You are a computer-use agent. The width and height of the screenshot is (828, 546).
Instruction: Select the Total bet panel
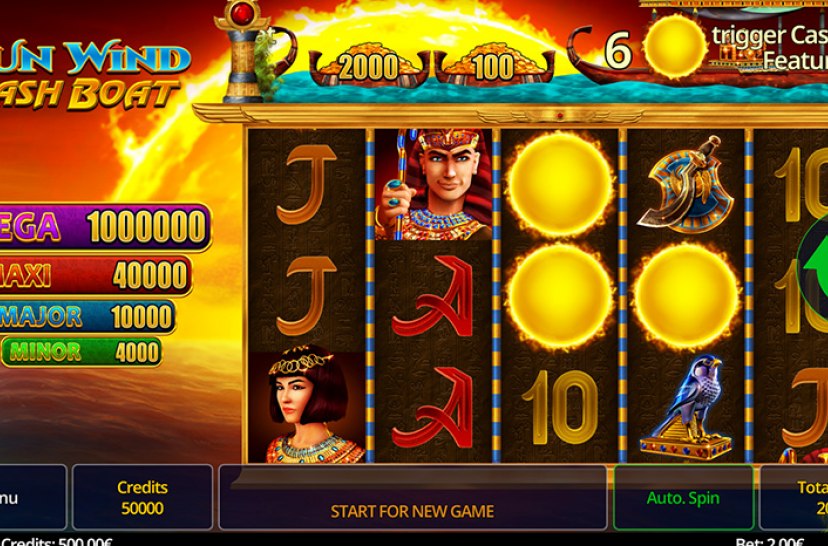798,497
